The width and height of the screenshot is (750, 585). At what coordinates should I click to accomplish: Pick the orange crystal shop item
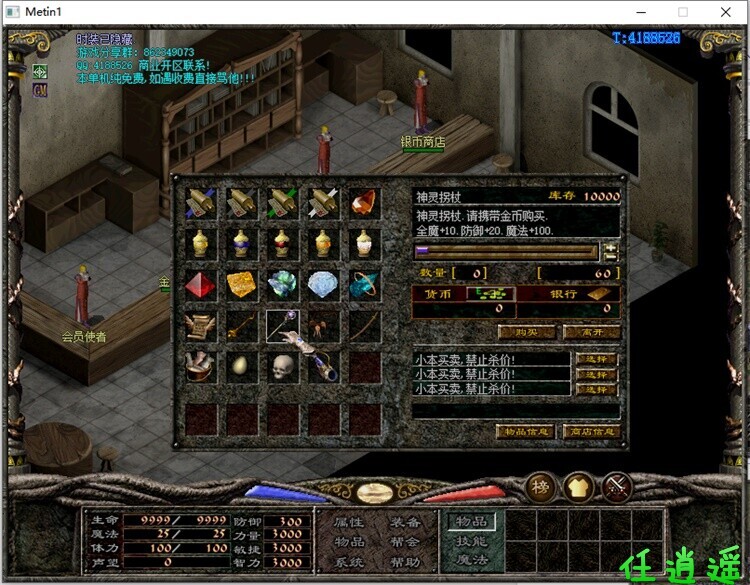[365, 203]
